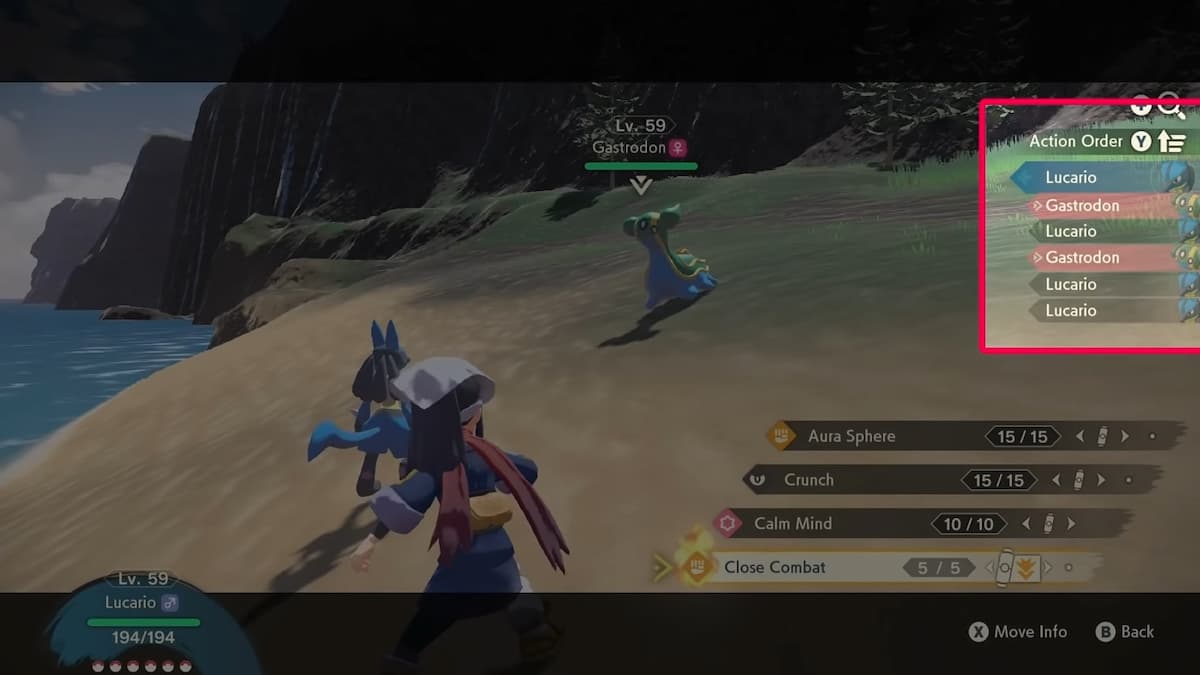Select the highlighted blue Lucario turn entry
Image resolution: width=1200 pixels, height=675 pixels.
point(1071,178)
